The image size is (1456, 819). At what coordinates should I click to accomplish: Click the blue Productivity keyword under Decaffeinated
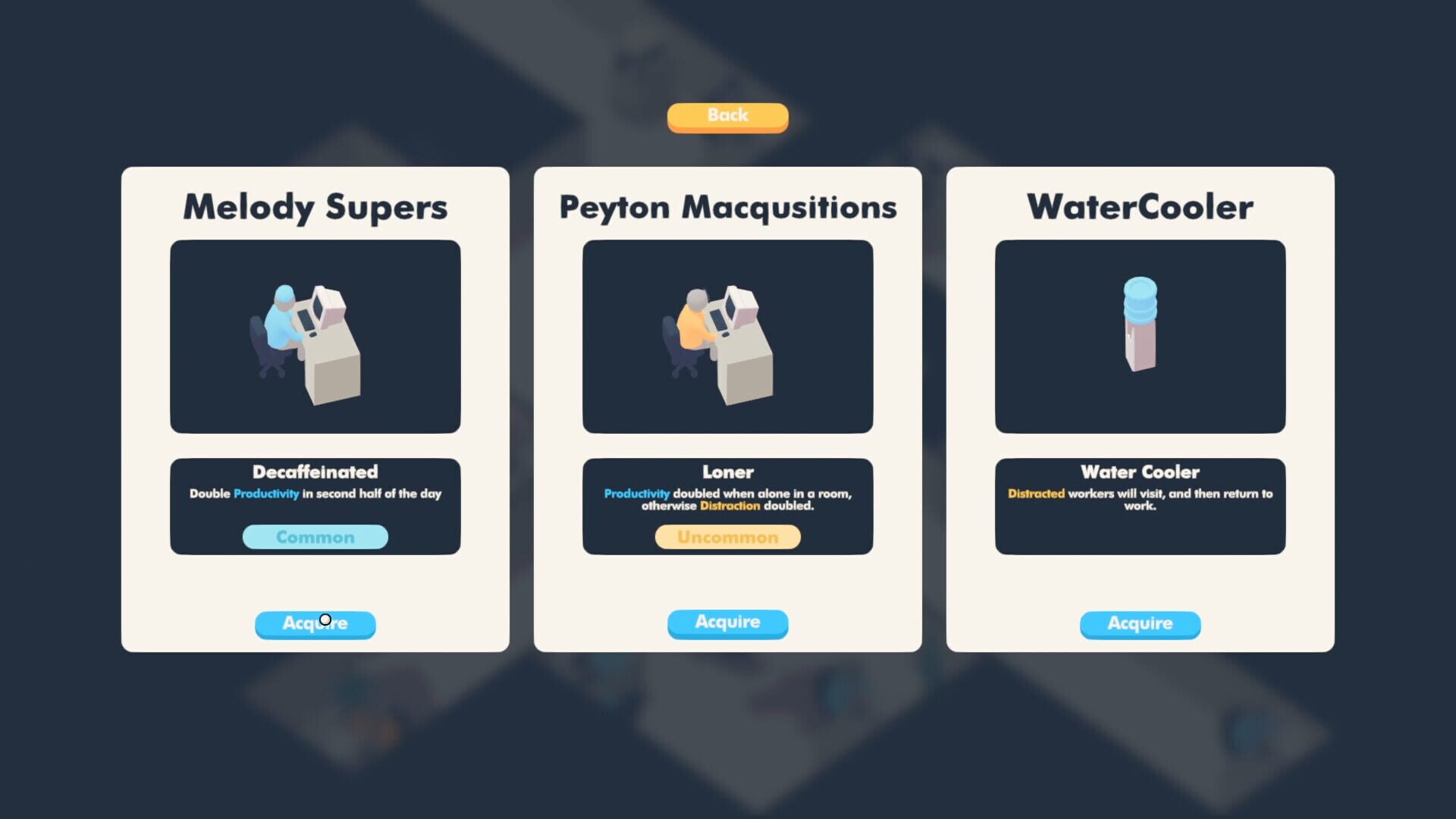coord(266,494)
